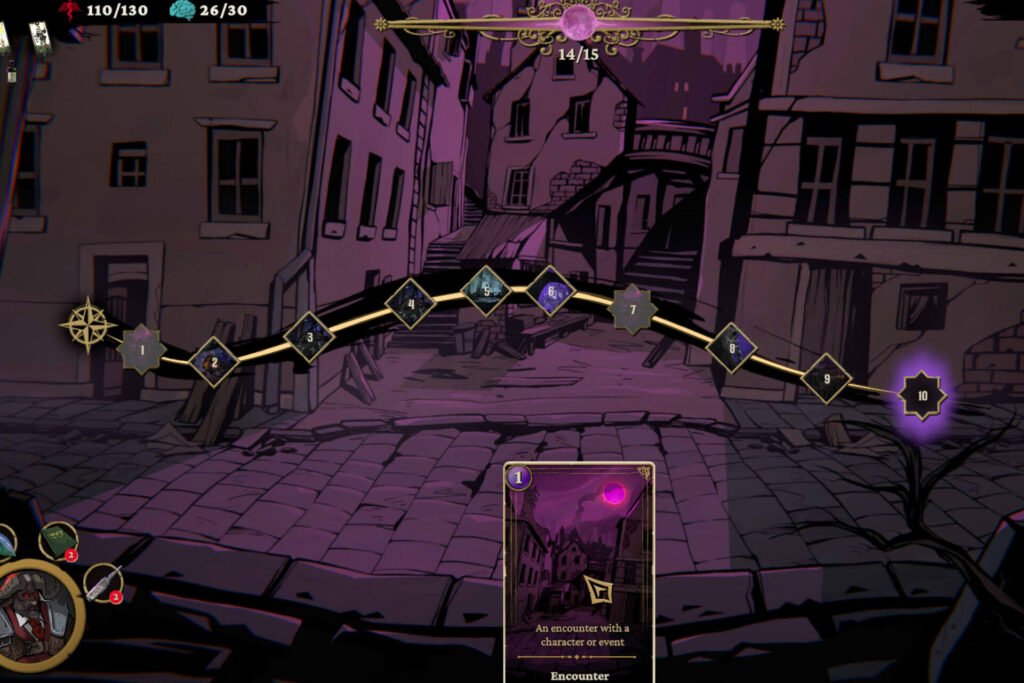Click the compass rose at path start
The width and height of the screenshot is (1024, 683).
coord(87,324)
